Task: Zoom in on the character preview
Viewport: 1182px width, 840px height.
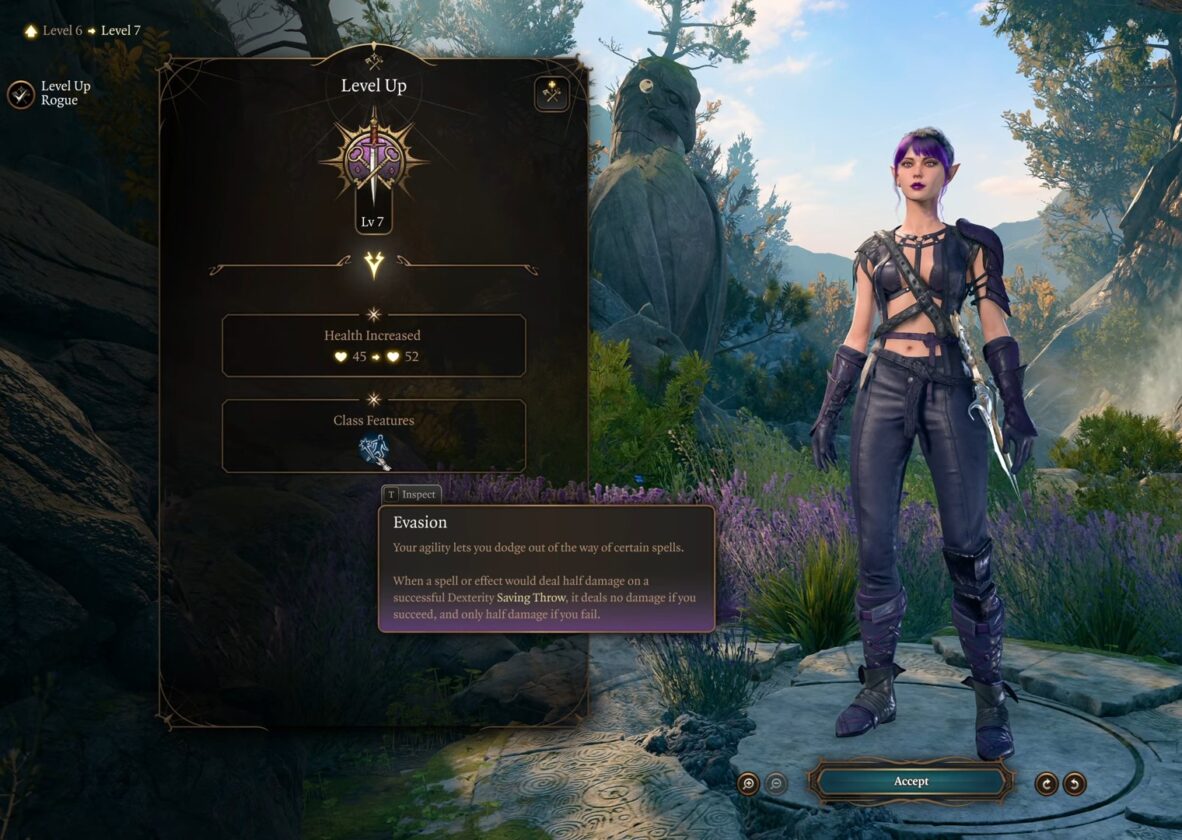Action: [x=748, y=783]
